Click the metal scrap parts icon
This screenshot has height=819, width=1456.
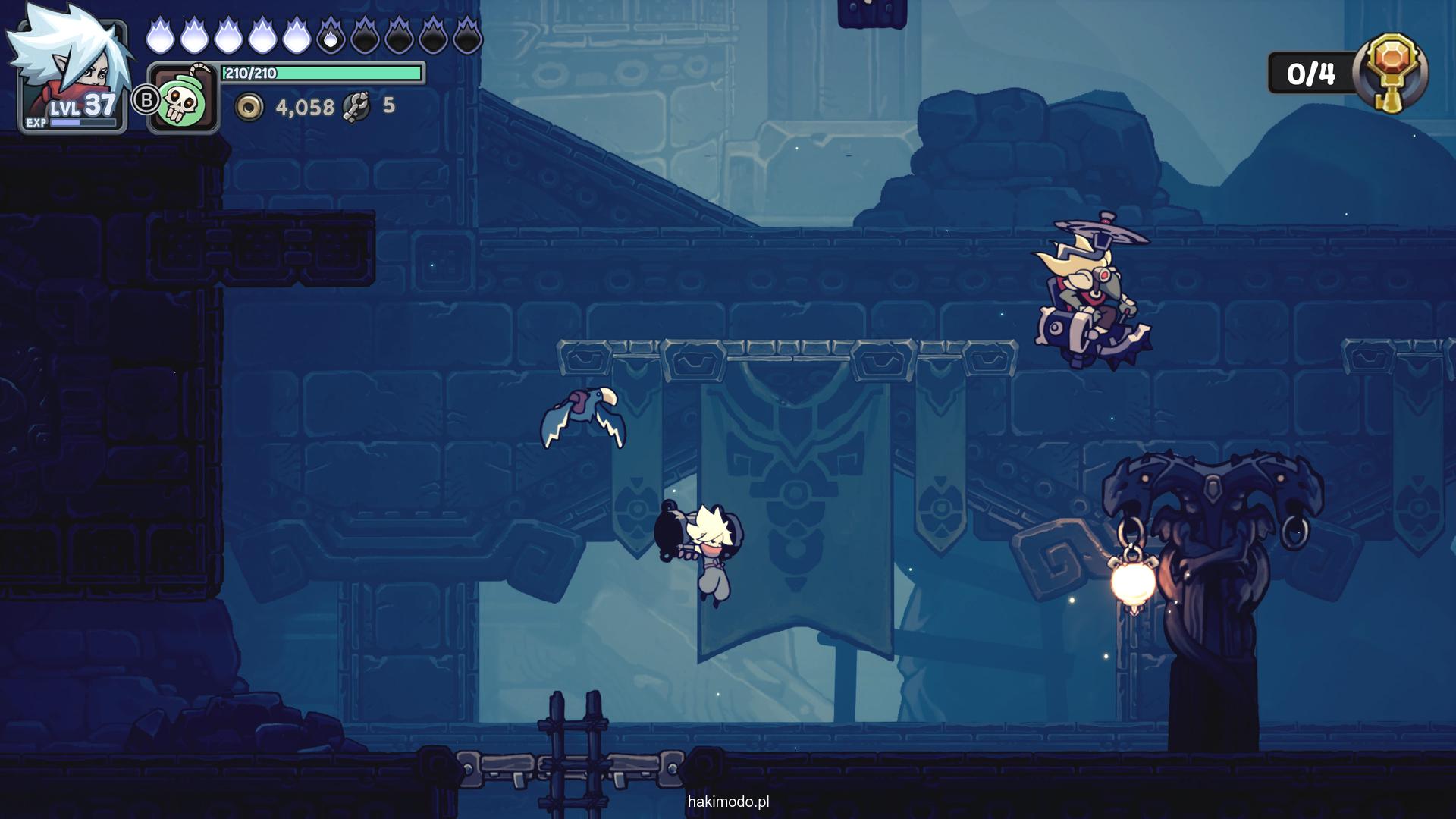click(356, 106)
